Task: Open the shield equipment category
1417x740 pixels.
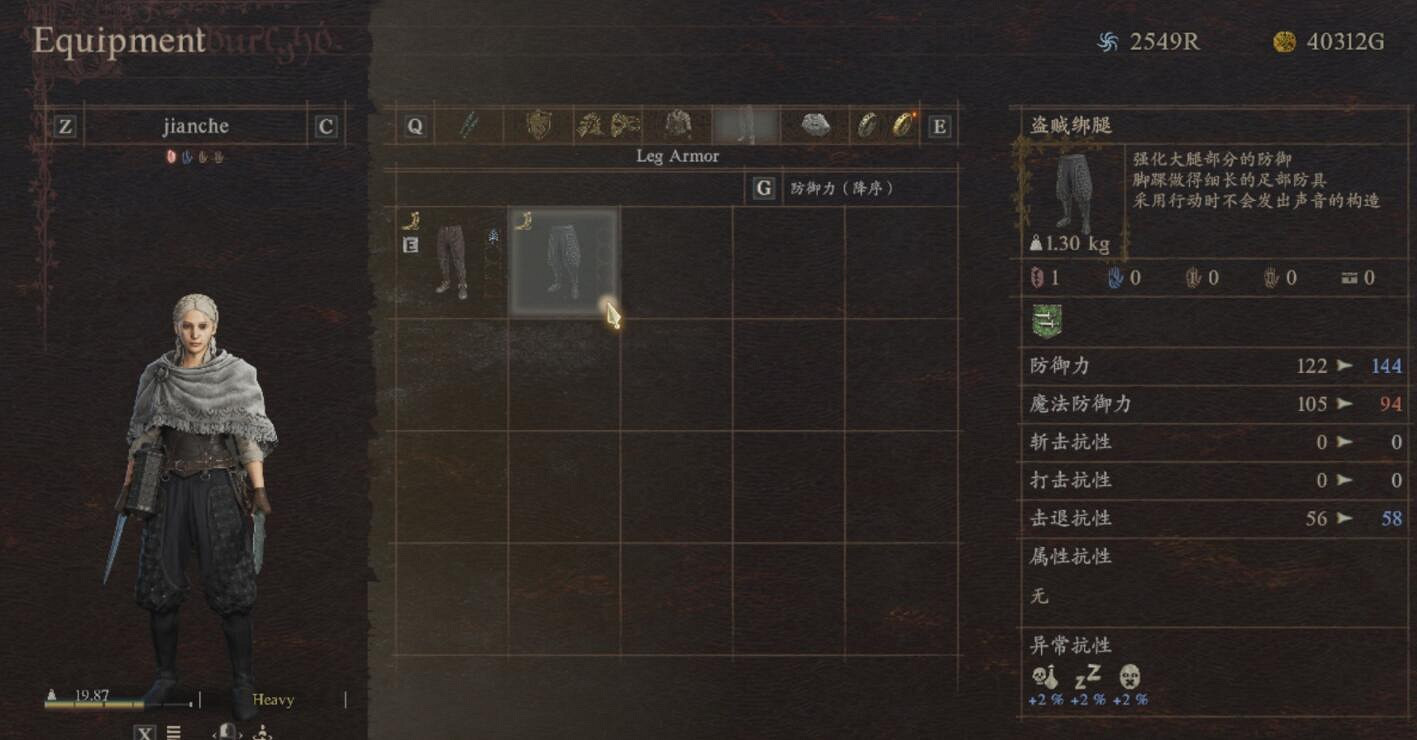Action: pyautogui.click(x=537, y=125)
